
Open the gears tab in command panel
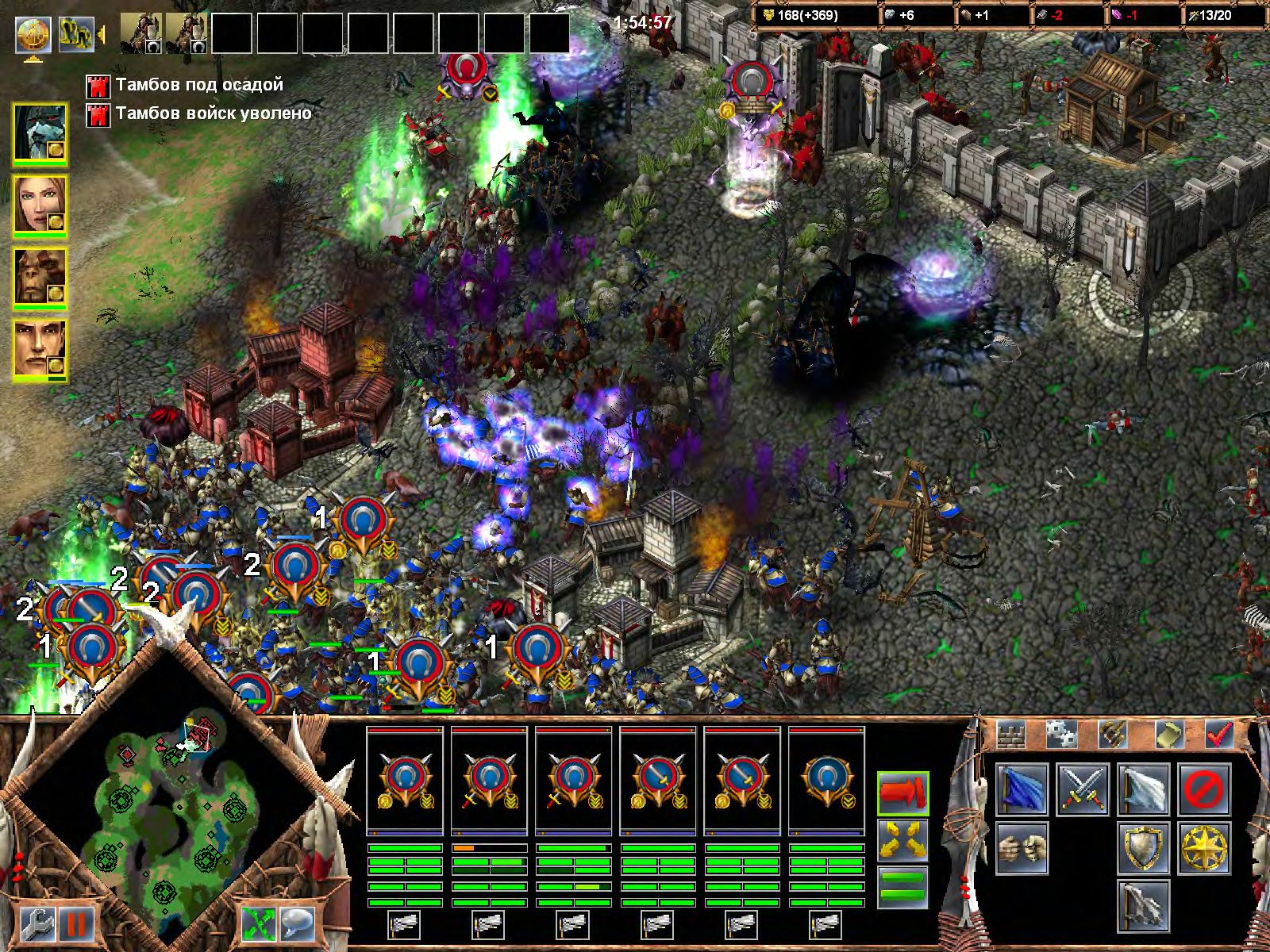(x=1060, y=735)
